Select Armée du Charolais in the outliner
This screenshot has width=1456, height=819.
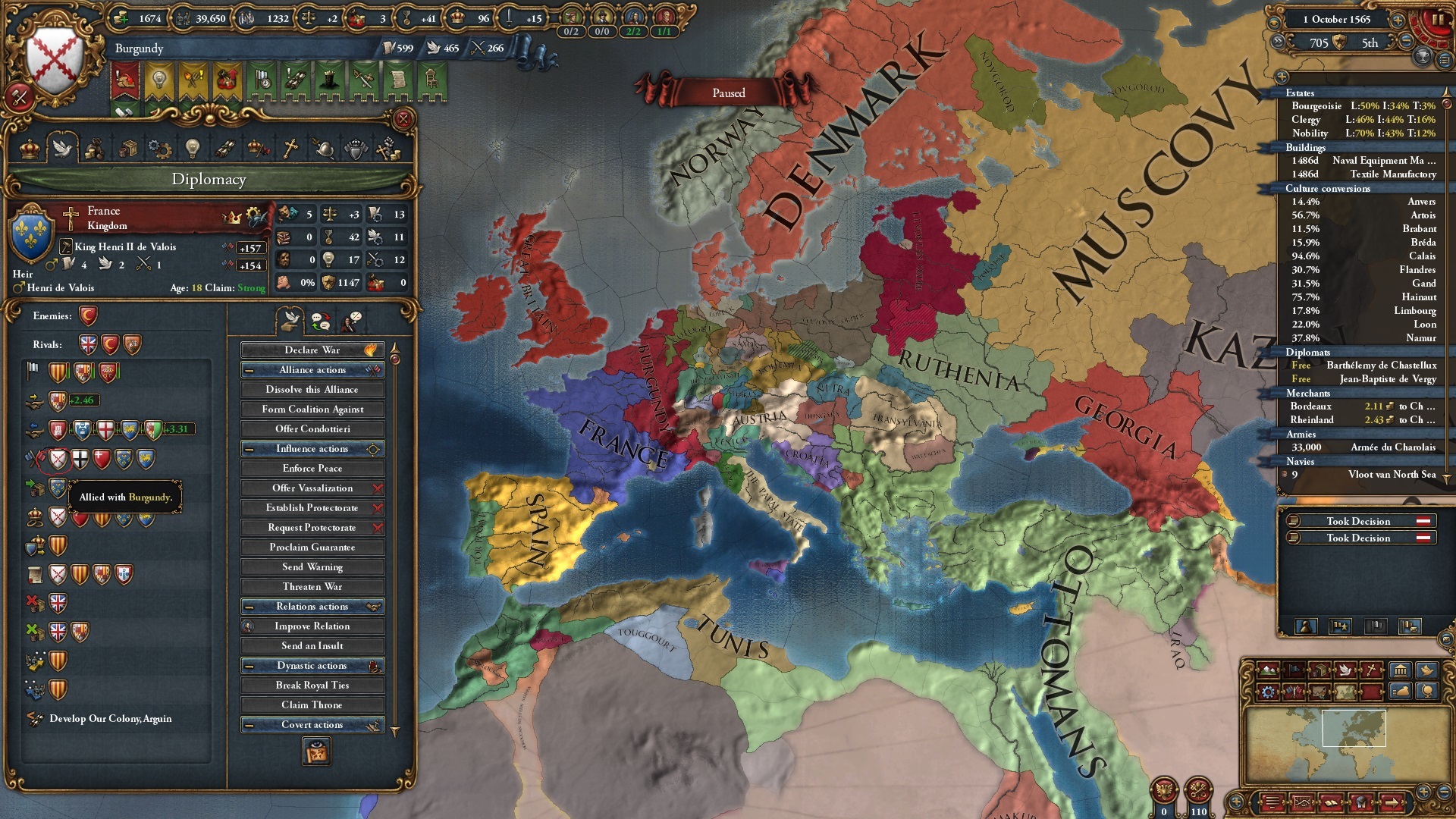[1392, 447]
